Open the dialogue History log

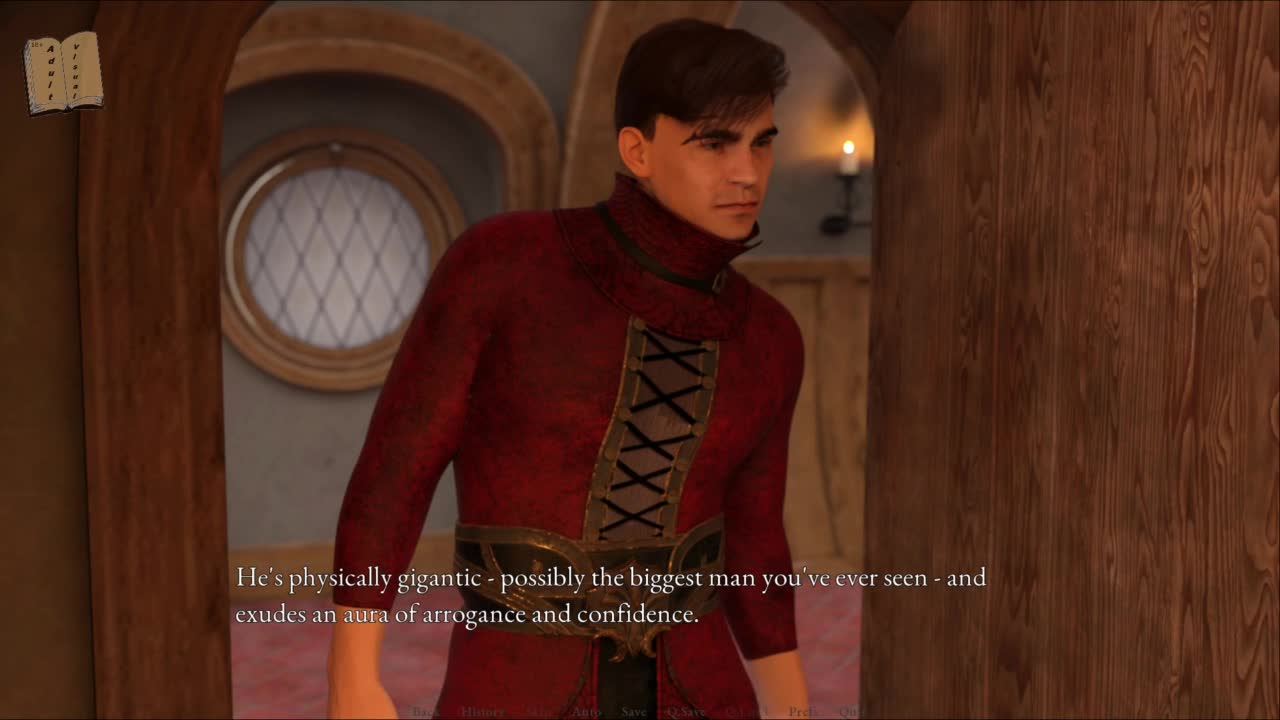point(482,712)
